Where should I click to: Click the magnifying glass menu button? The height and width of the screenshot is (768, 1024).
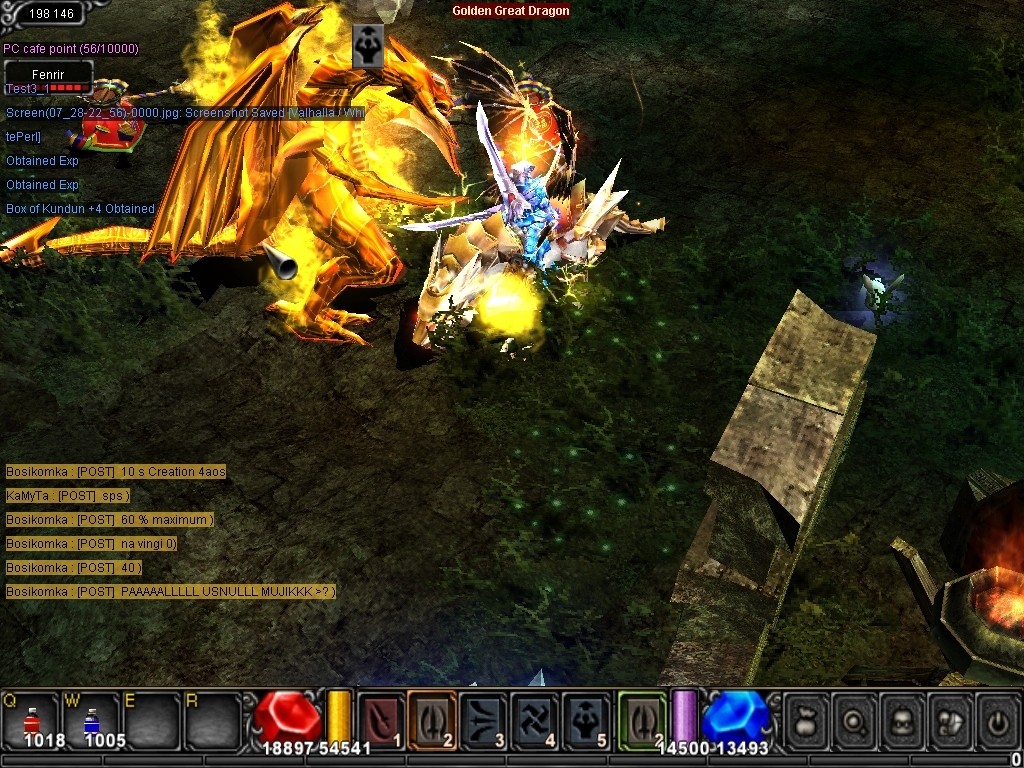854,719
